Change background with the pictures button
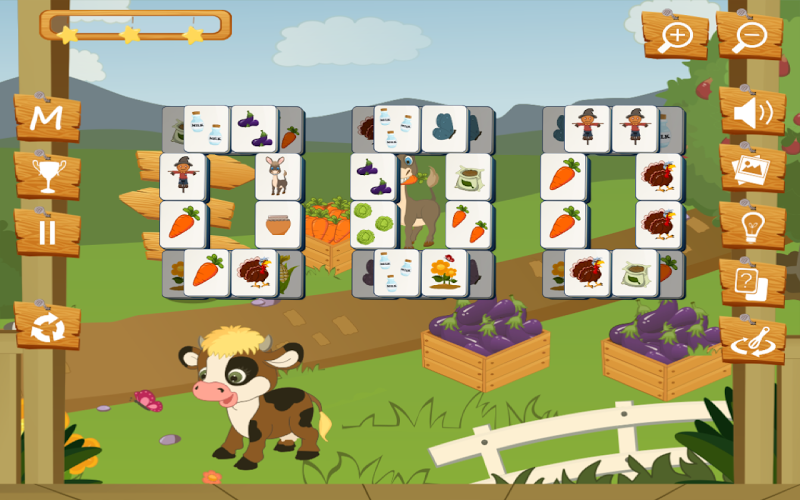Viewport: 800px width, 500px height. pos(751,168)
